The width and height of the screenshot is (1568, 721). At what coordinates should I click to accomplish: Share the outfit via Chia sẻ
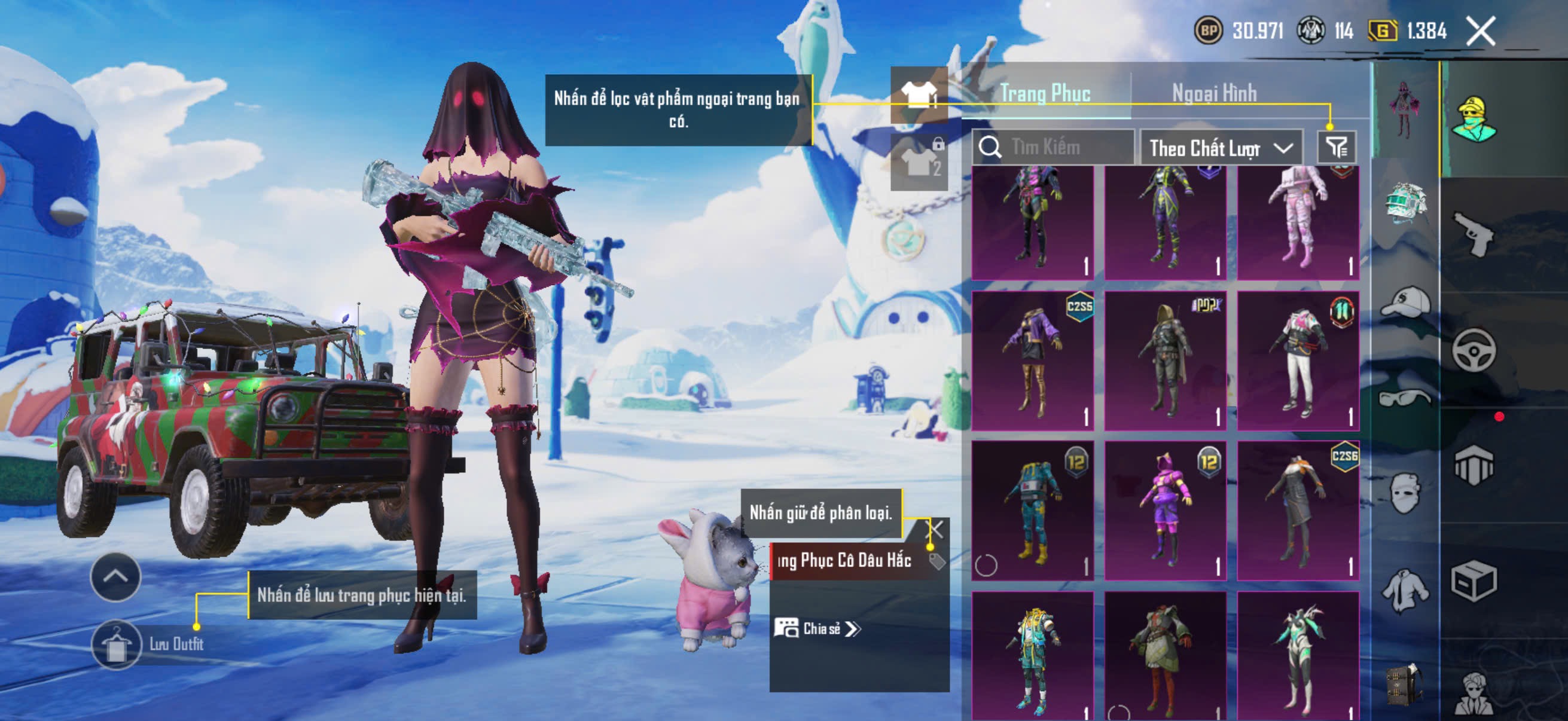tap(817, 628)
